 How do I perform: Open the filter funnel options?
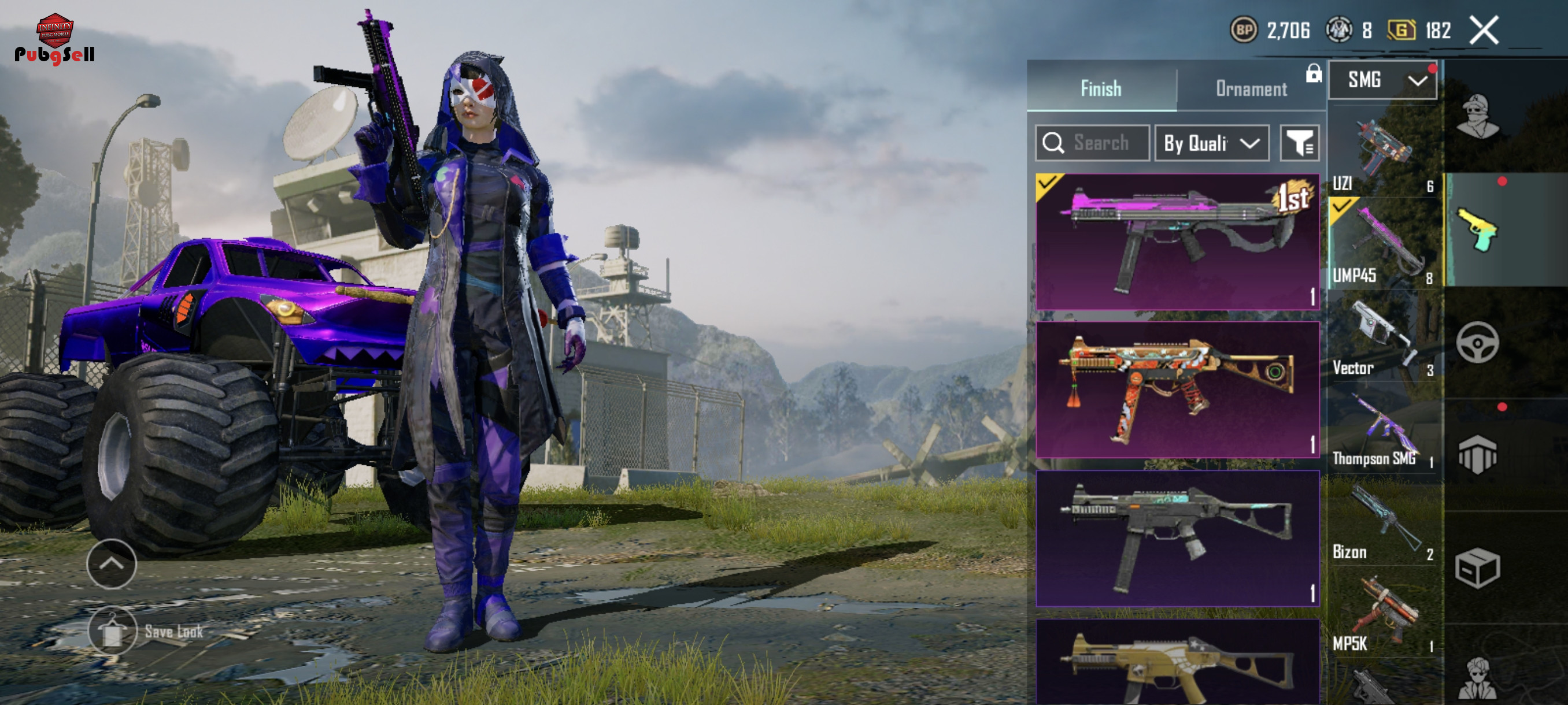click(1299, 143)
